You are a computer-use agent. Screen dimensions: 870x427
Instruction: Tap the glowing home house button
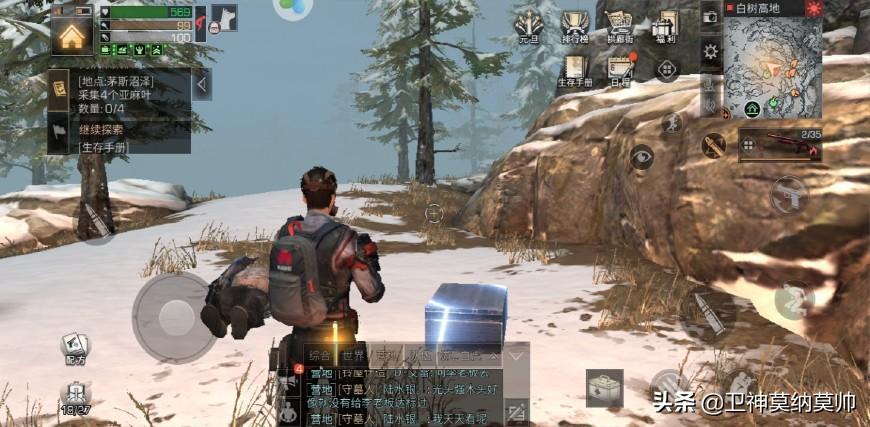[x=71, y=35]
